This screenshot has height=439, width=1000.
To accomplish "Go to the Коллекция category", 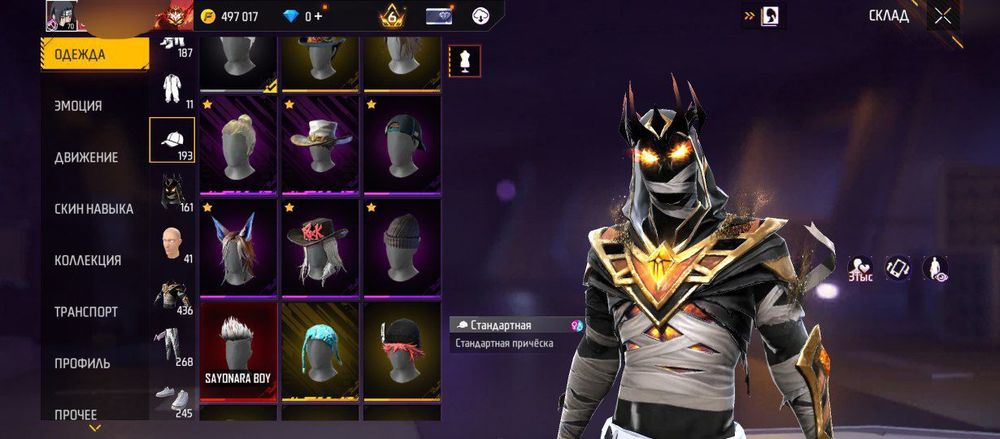I will pyautogui.click(x=88, y=260).
